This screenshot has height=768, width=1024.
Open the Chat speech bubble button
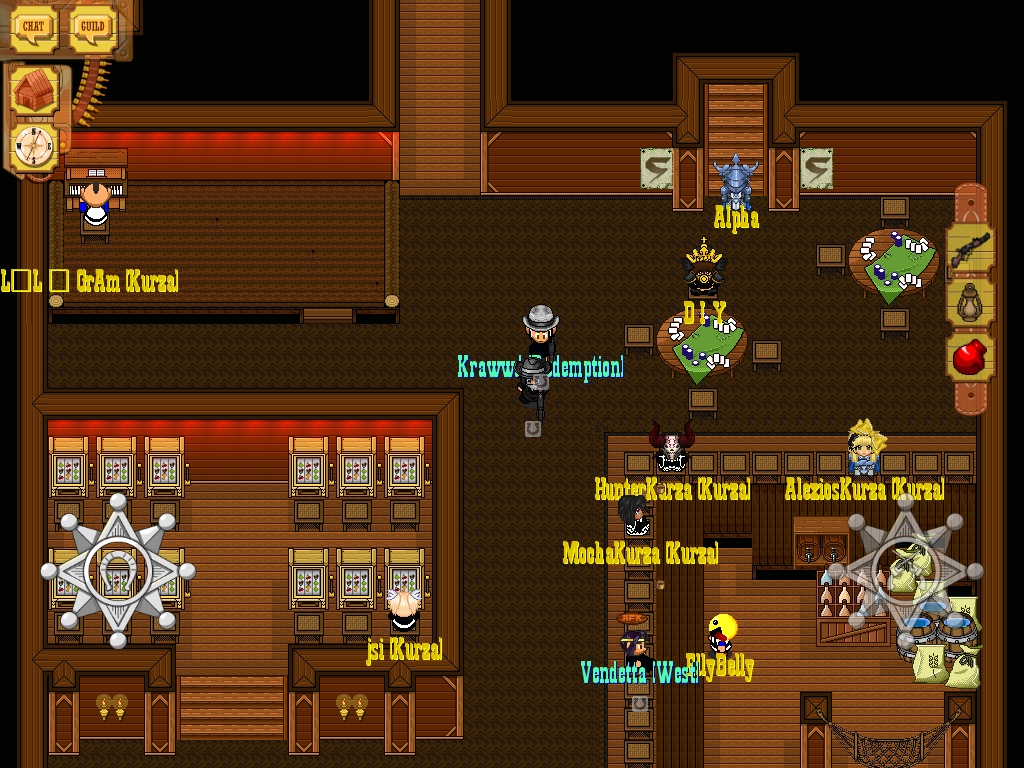tap(35, 28)
